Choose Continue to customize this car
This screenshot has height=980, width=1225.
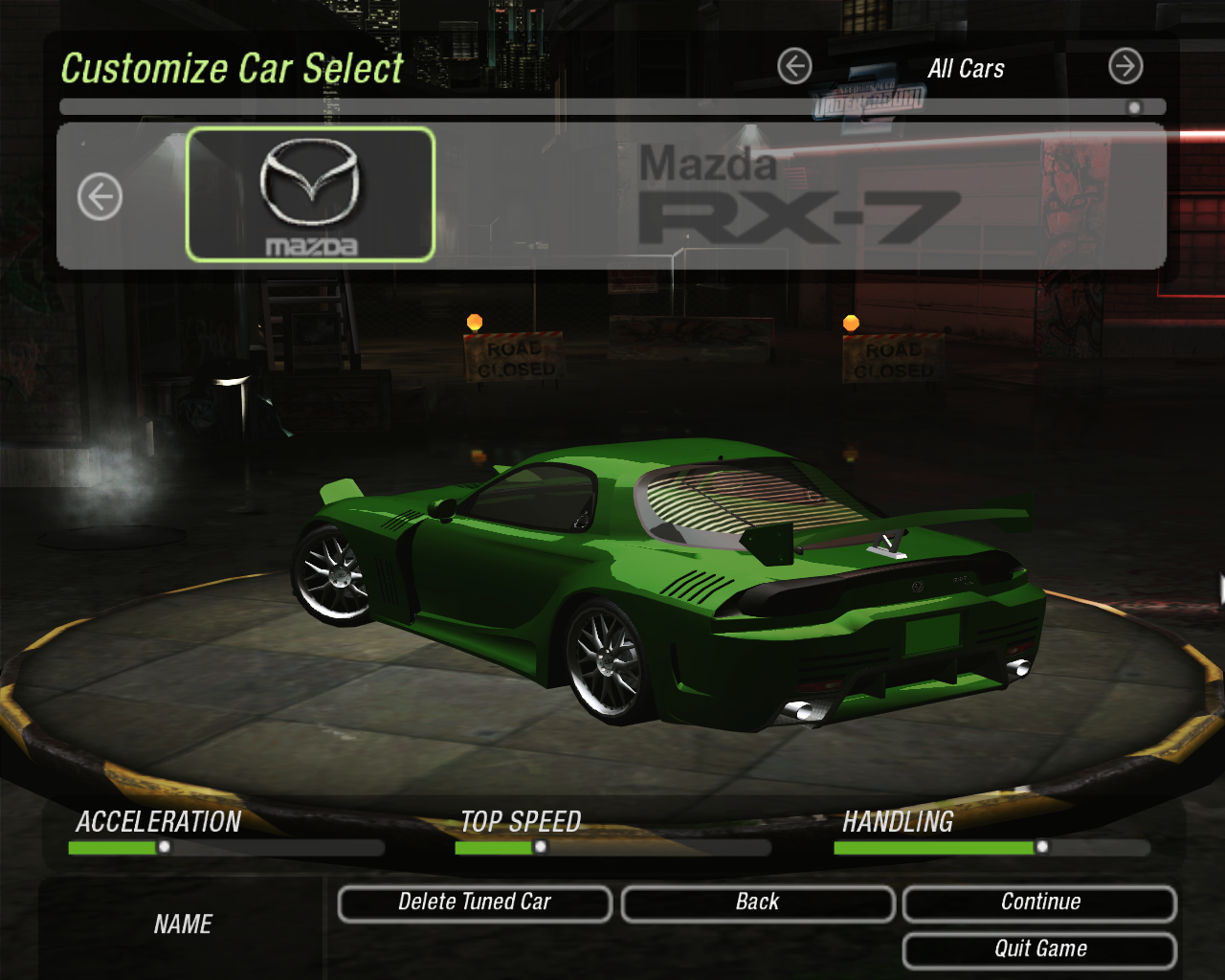point(1039,903)
